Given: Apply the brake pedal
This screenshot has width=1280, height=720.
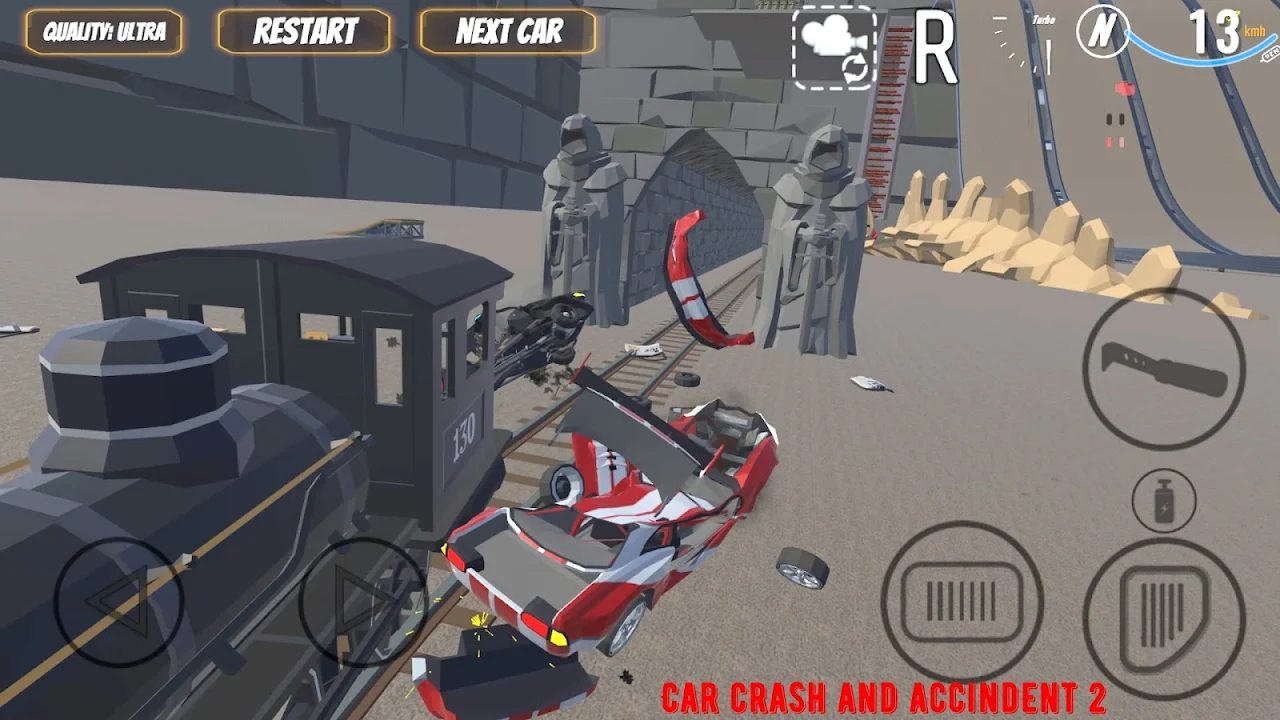Looking at the screenshot, I should [962, 601].
